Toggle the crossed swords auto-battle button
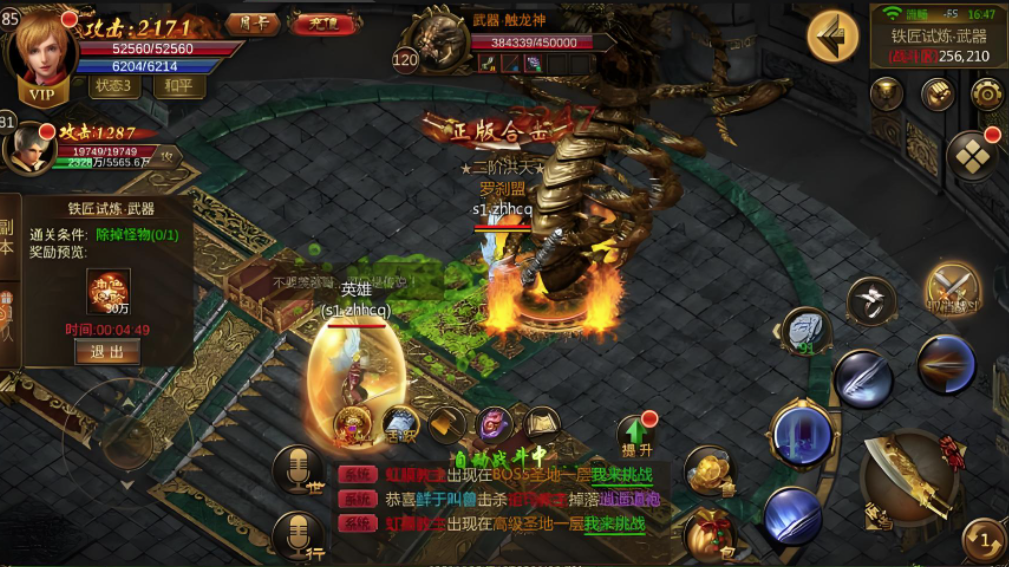This screenshot has width=1009, height=567. (952, 290)
